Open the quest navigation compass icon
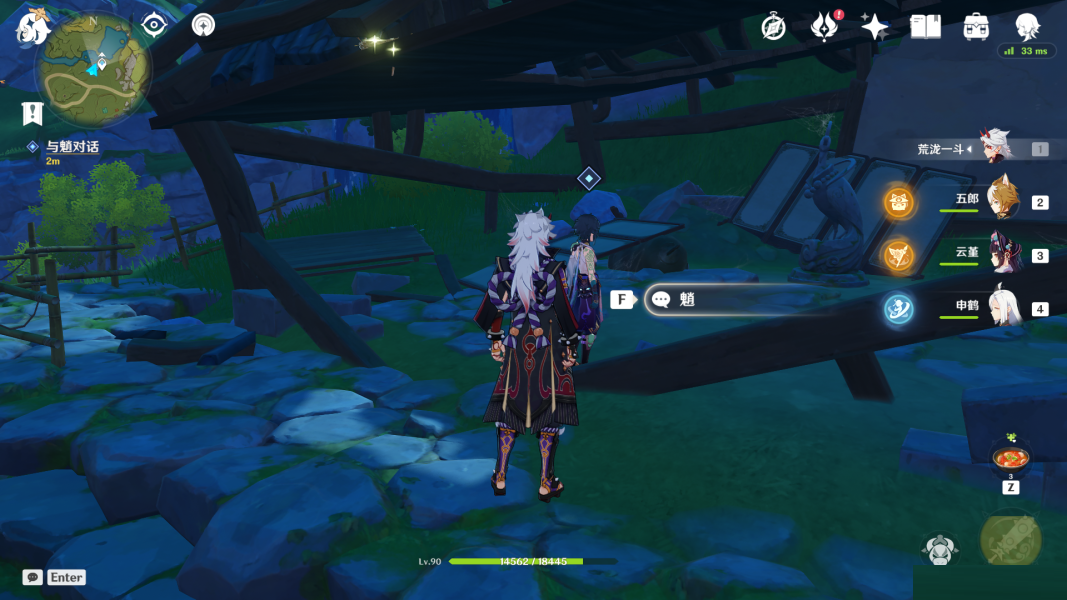 point(204,25)
